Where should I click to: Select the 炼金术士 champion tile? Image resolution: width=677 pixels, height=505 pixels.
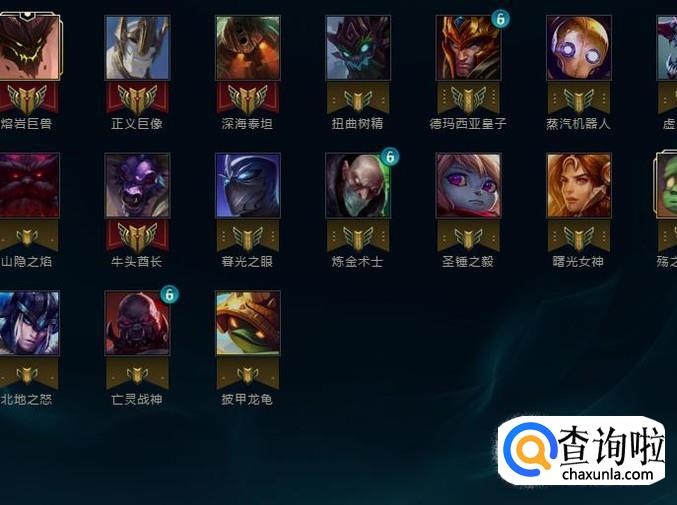pos(358,185)
